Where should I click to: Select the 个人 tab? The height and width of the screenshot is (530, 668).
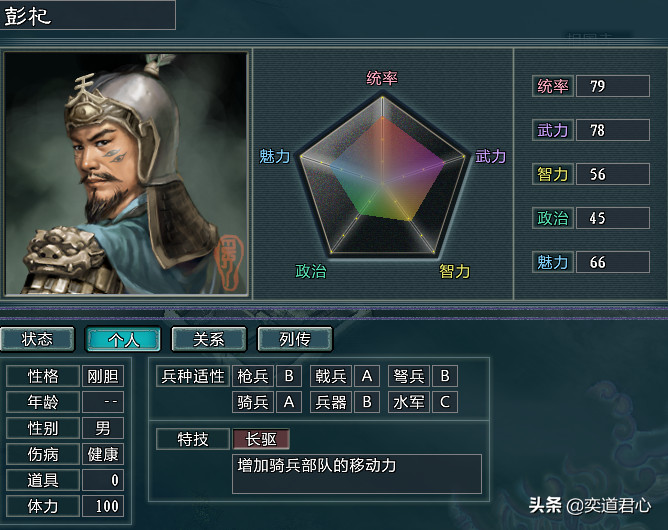click(123, 340)
